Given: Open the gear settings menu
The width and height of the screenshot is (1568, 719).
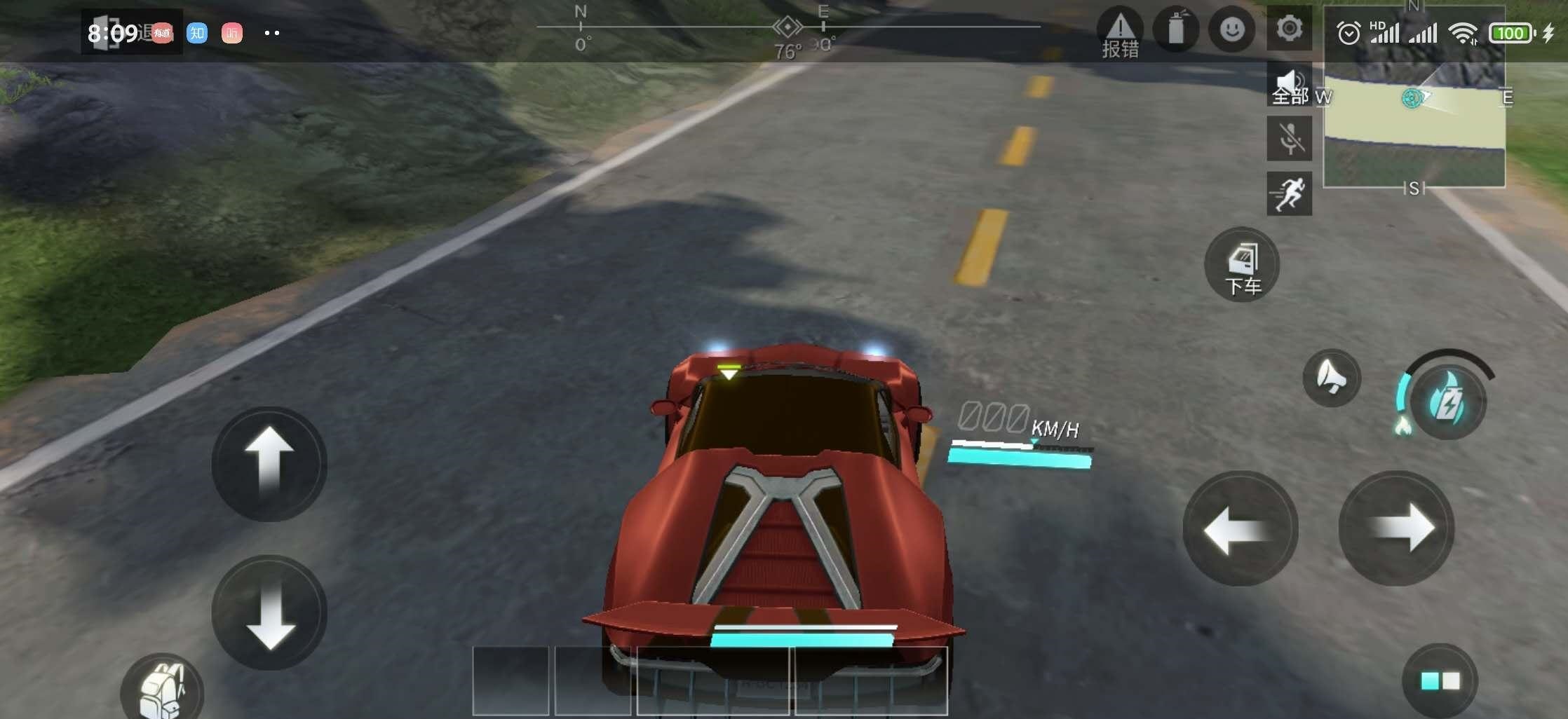Looking at the screenshot, I should (x=1289, y=29).
